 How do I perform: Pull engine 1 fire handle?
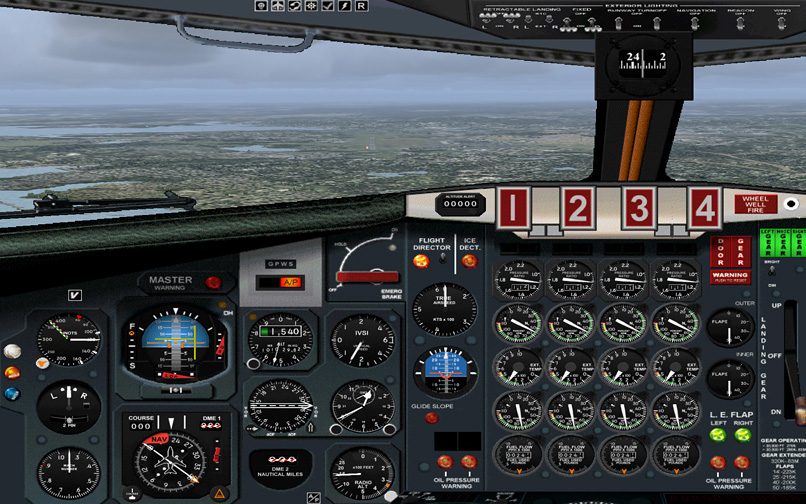pyautogui.click(x=513, y=208)
